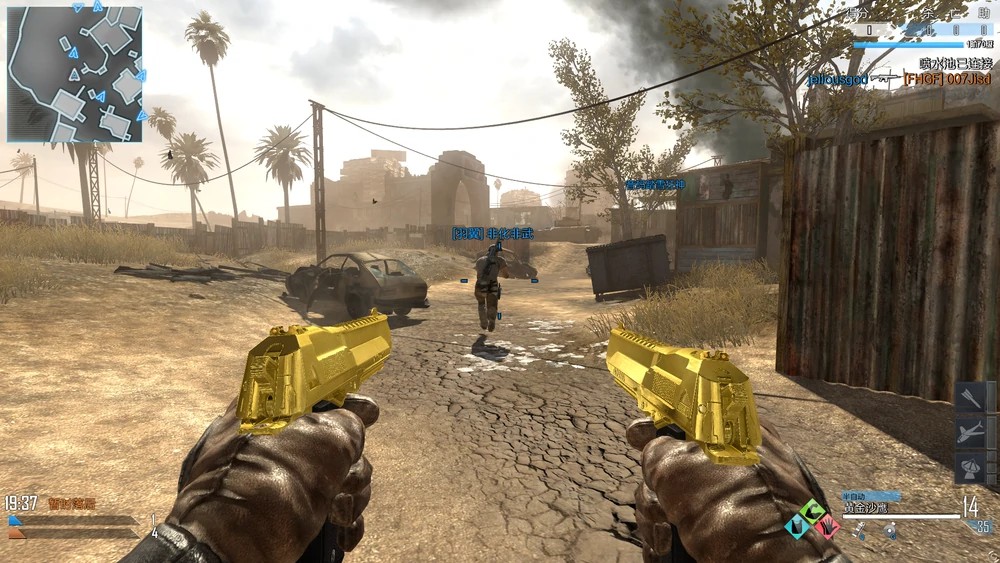Select the 黄金沙鹰 weapon name label
Viewport: 1000px width, 563px height.
pyautogui.click(x=866, y=508)
